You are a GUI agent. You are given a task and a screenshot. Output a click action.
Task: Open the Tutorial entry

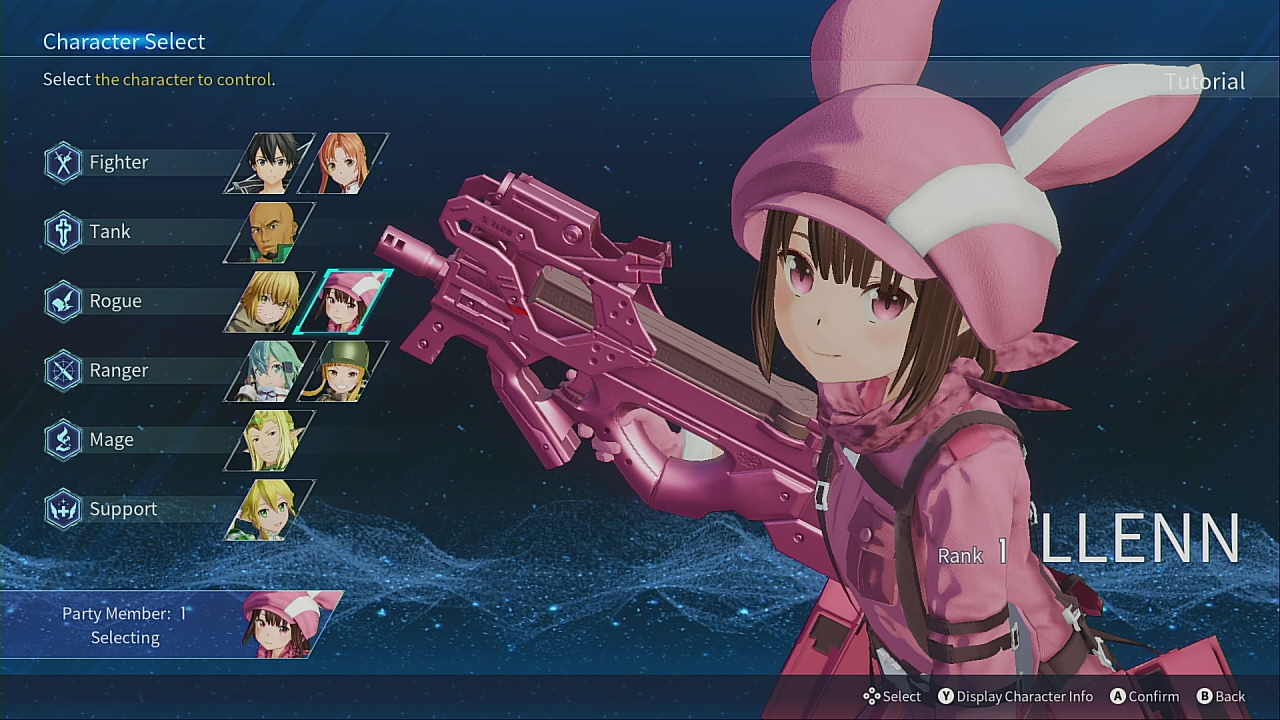click(1204, 81)
